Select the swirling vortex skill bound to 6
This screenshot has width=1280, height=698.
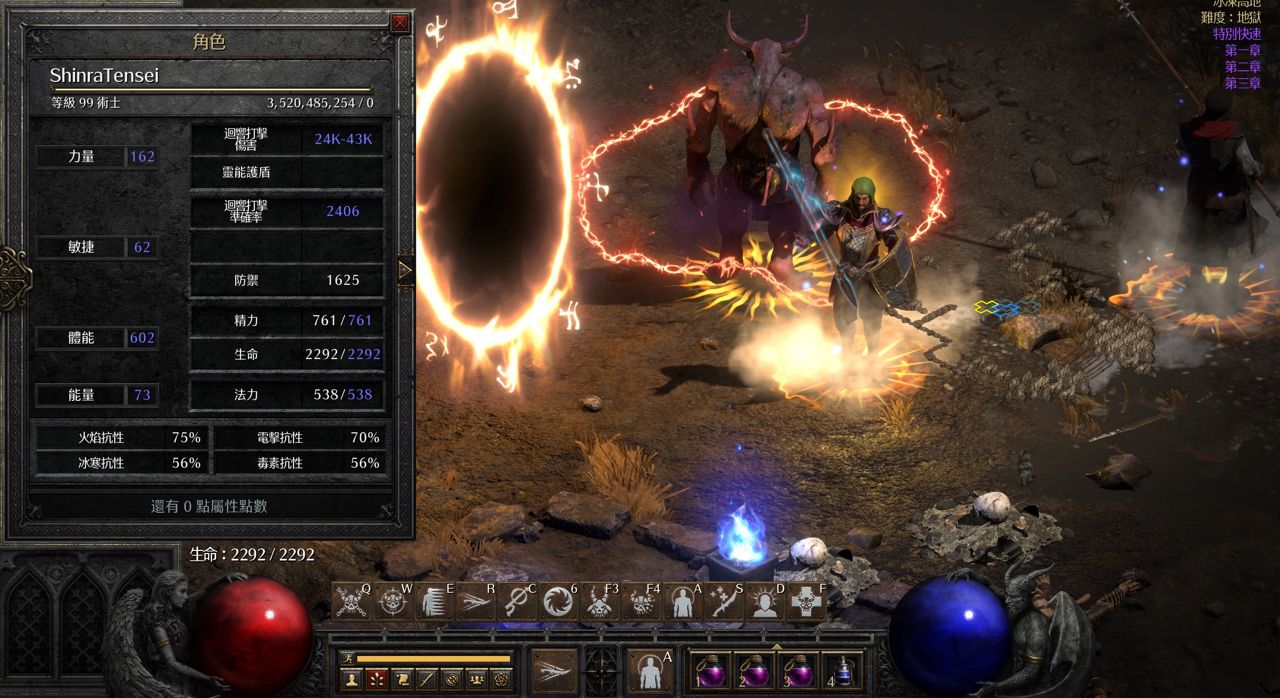(x=558, y=602)
